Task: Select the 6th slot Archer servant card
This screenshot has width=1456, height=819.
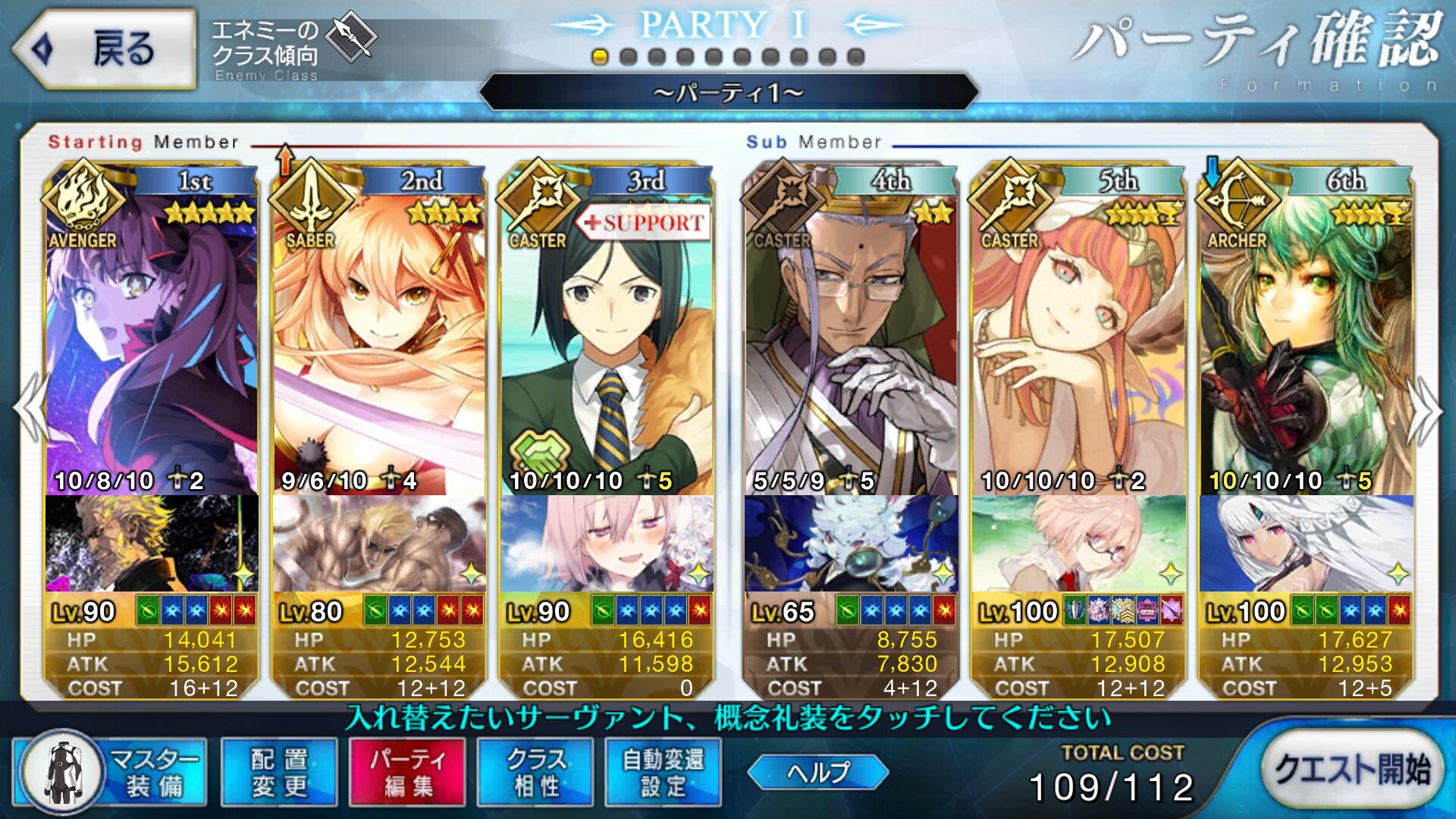Action: coord(1306,341)
